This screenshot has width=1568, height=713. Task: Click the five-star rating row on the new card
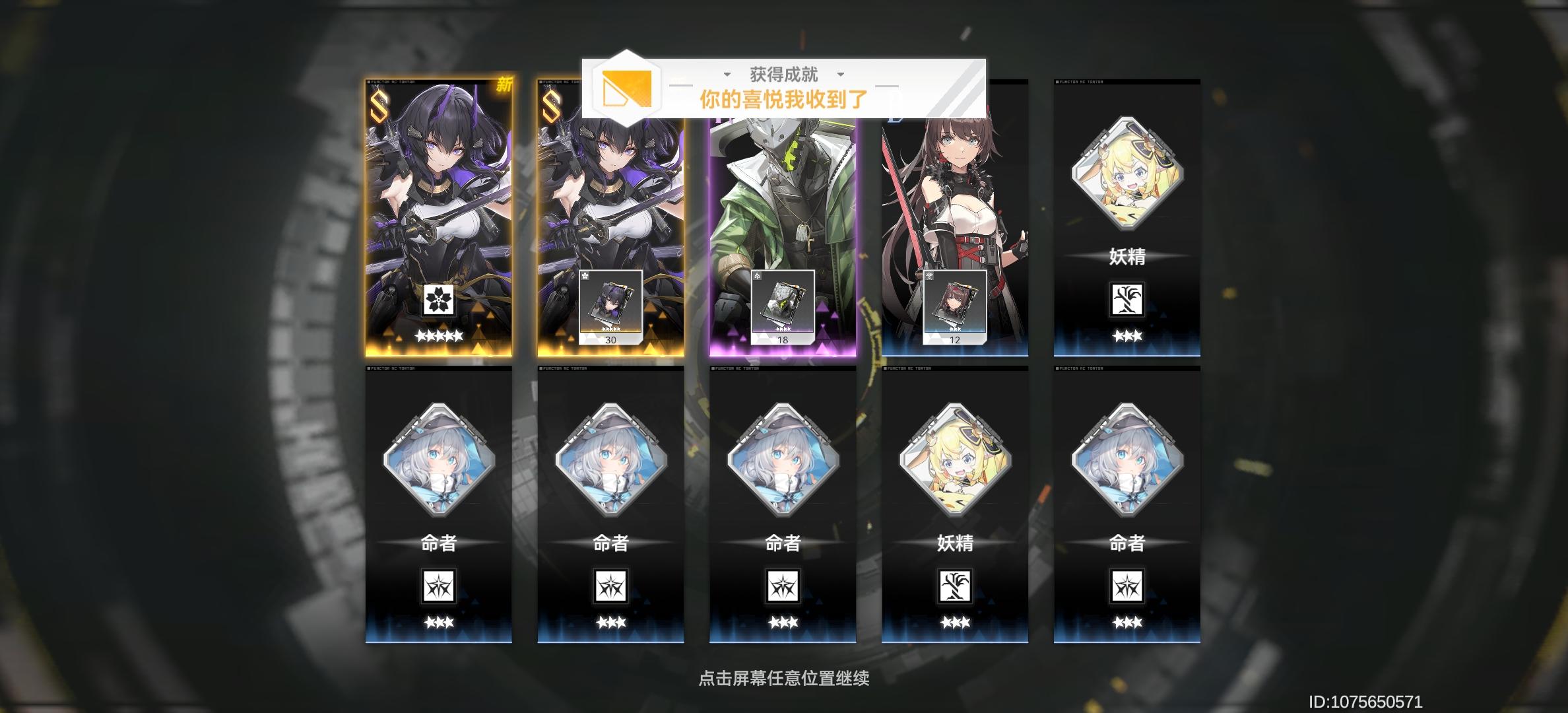pyautogui.click(x=438, y=335)
